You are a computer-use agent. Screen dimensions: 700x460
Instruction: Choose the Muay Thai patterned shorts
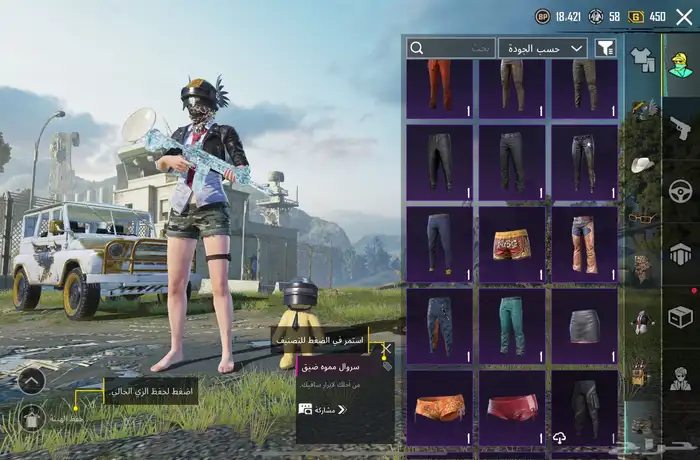(x=512, y=245)
